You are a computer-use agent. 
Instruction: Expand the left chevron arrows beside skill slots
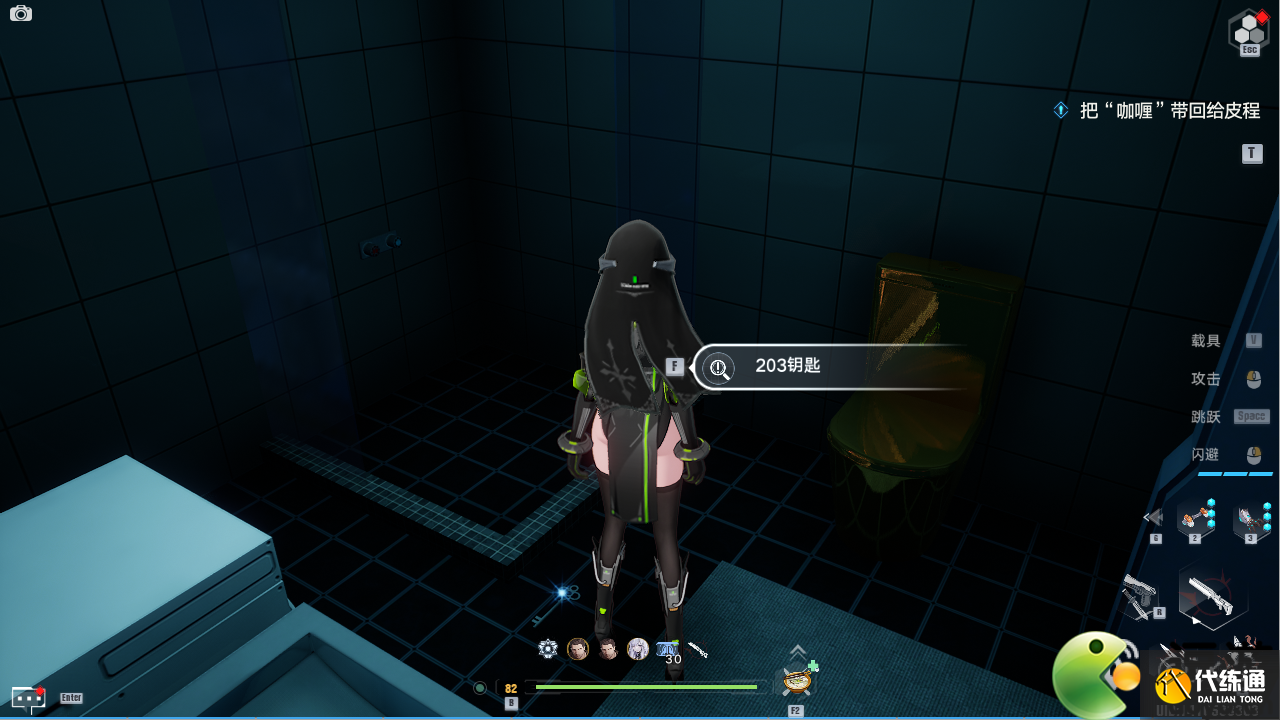pos(1153,517)
